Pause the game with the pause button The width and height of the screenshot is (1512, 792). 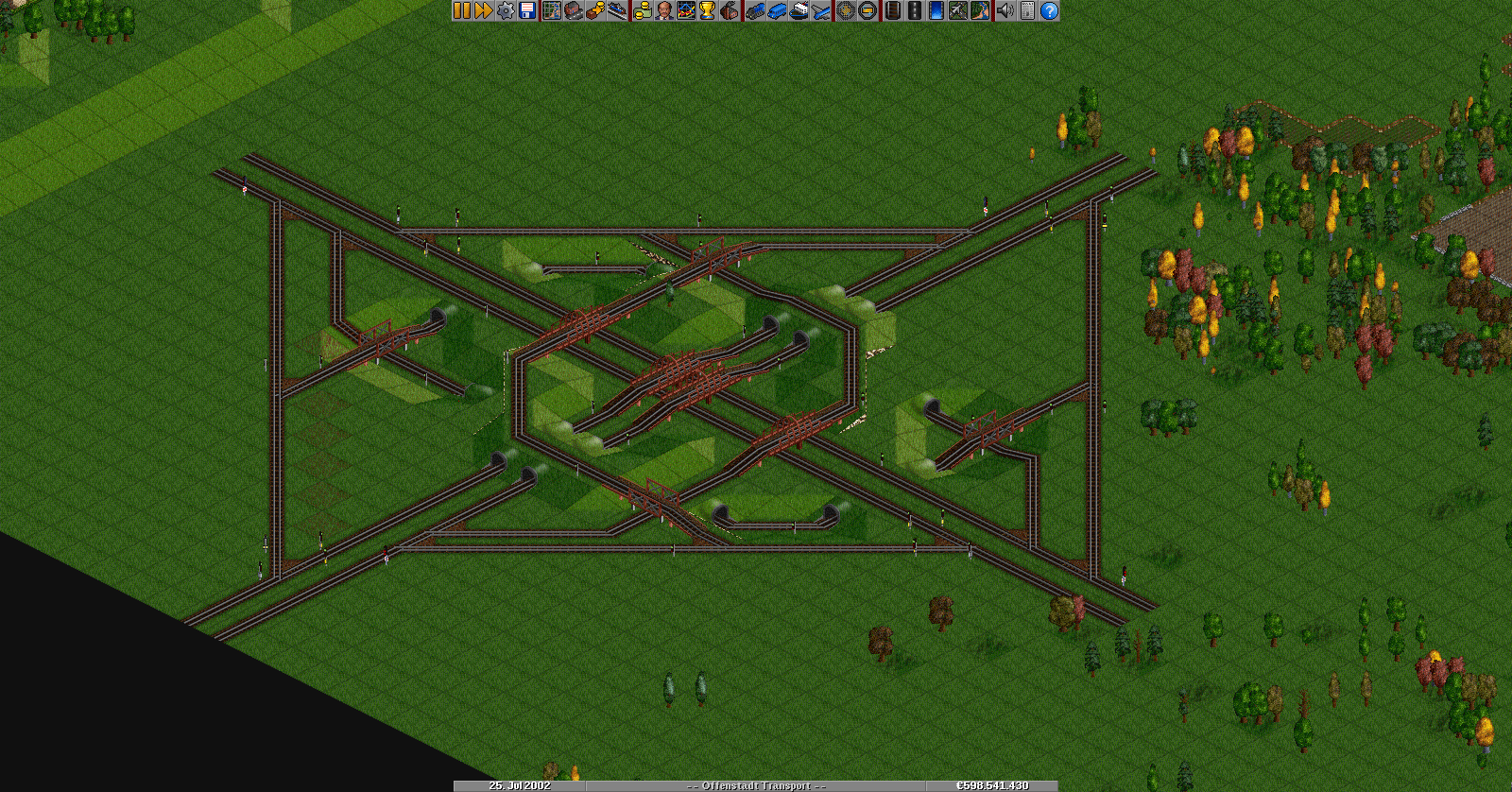tap(461, 10)
